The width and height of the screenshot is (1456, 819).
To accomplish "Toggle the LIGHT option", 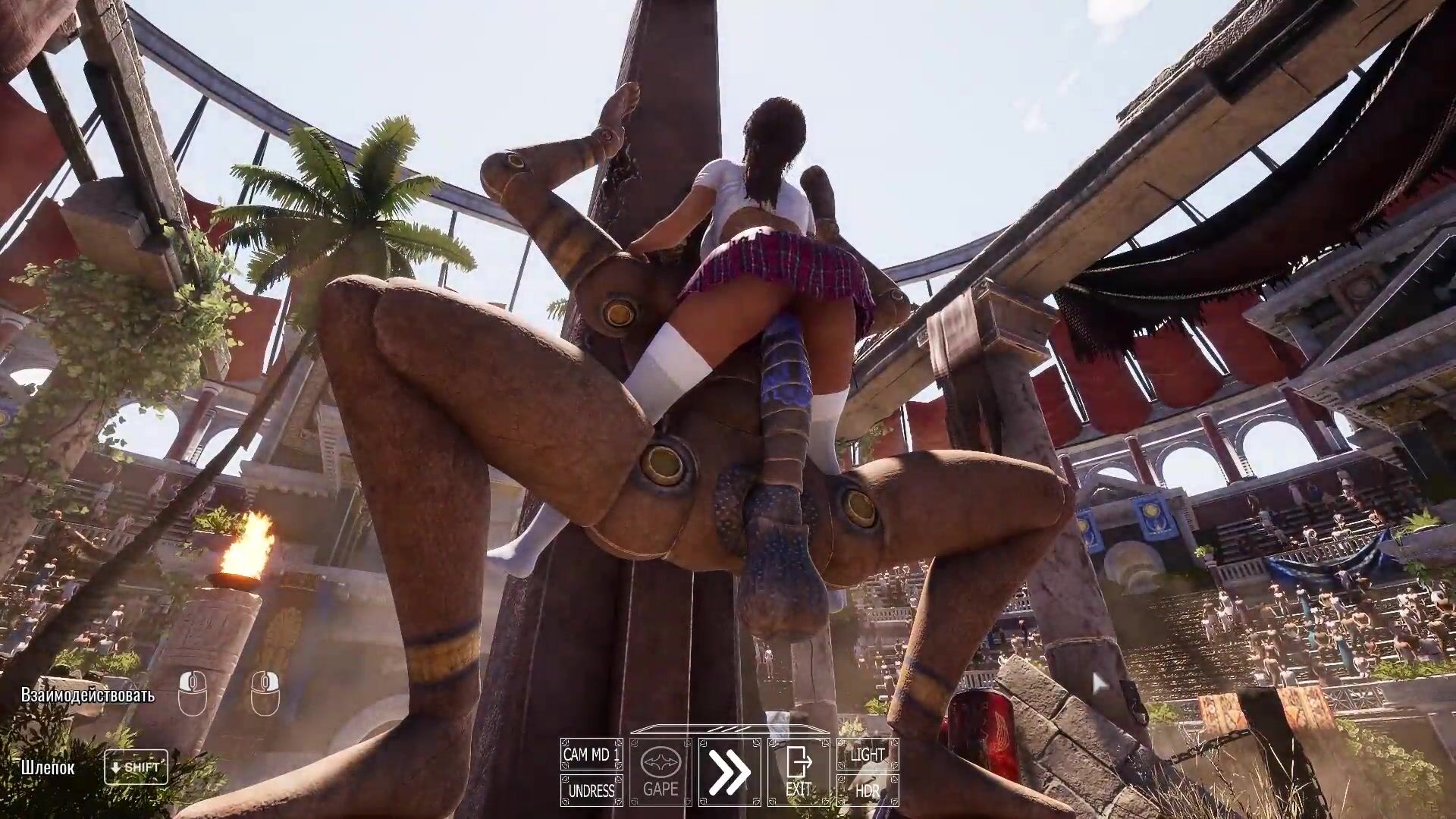I will click(x=868, y=755).
